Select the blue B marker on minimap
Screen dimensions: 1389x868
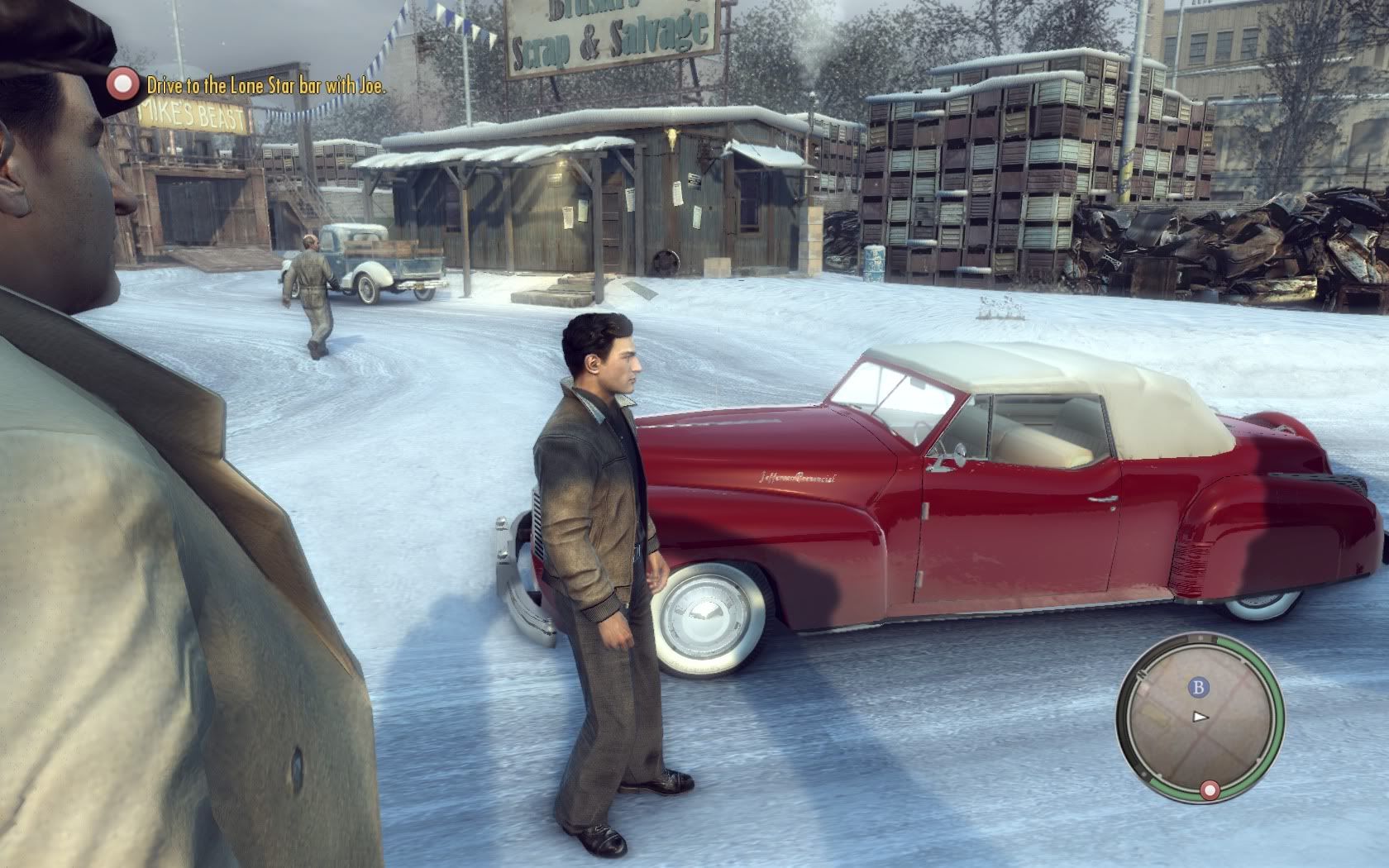(1197, 687)
